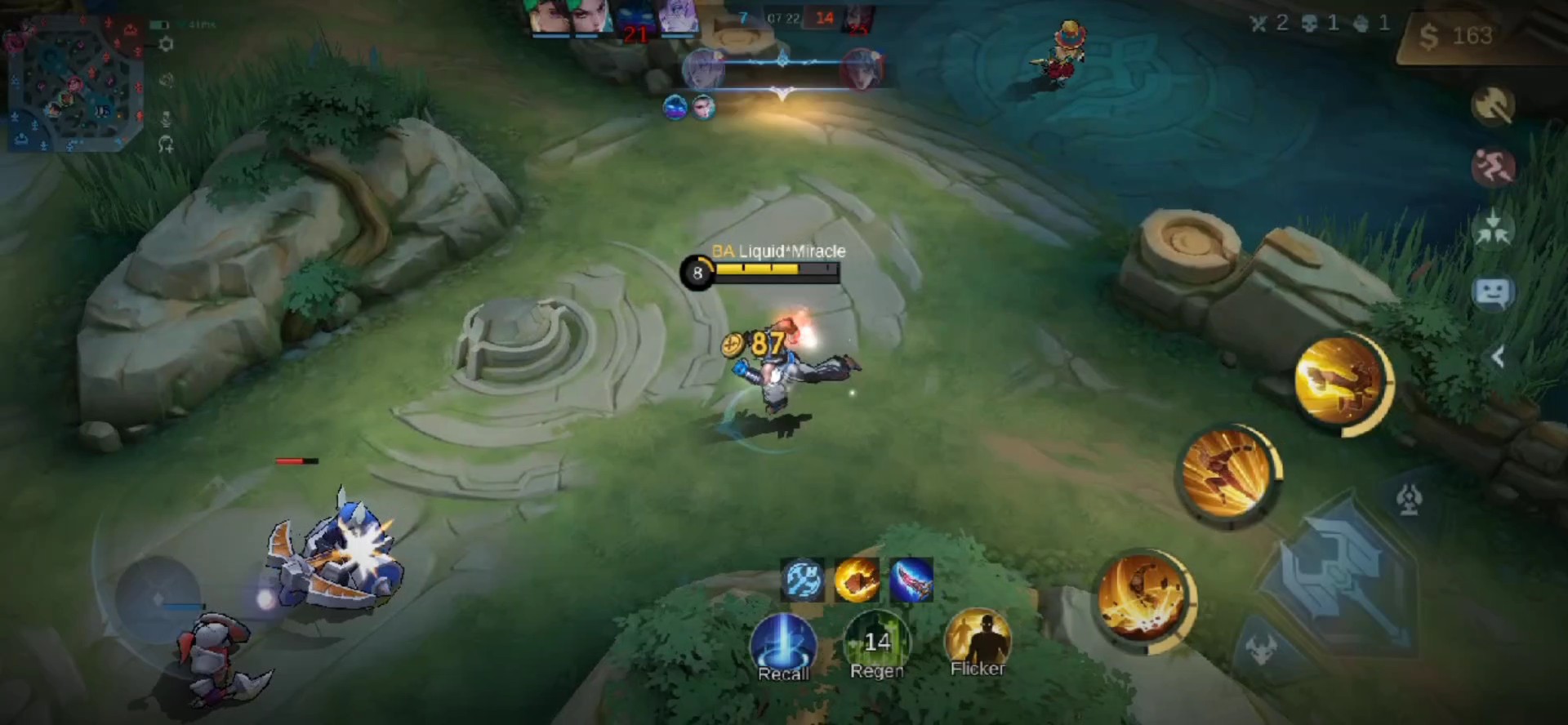Use the flying kick skill icon
1568x725 pixels.
click(x=1338, y=380)
